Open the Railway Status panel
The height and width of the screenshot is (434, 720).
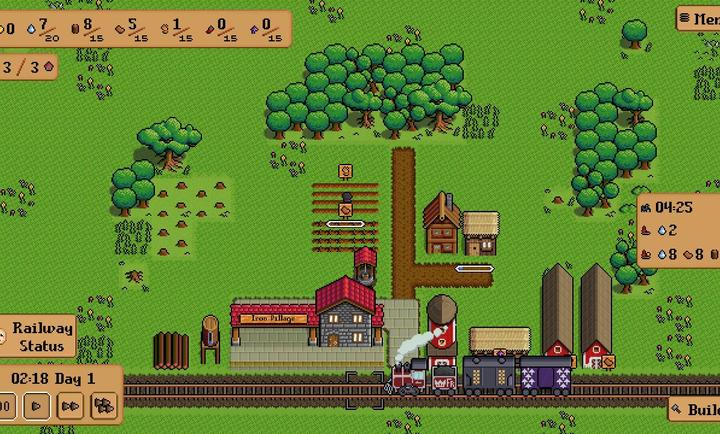click(42, 337)
